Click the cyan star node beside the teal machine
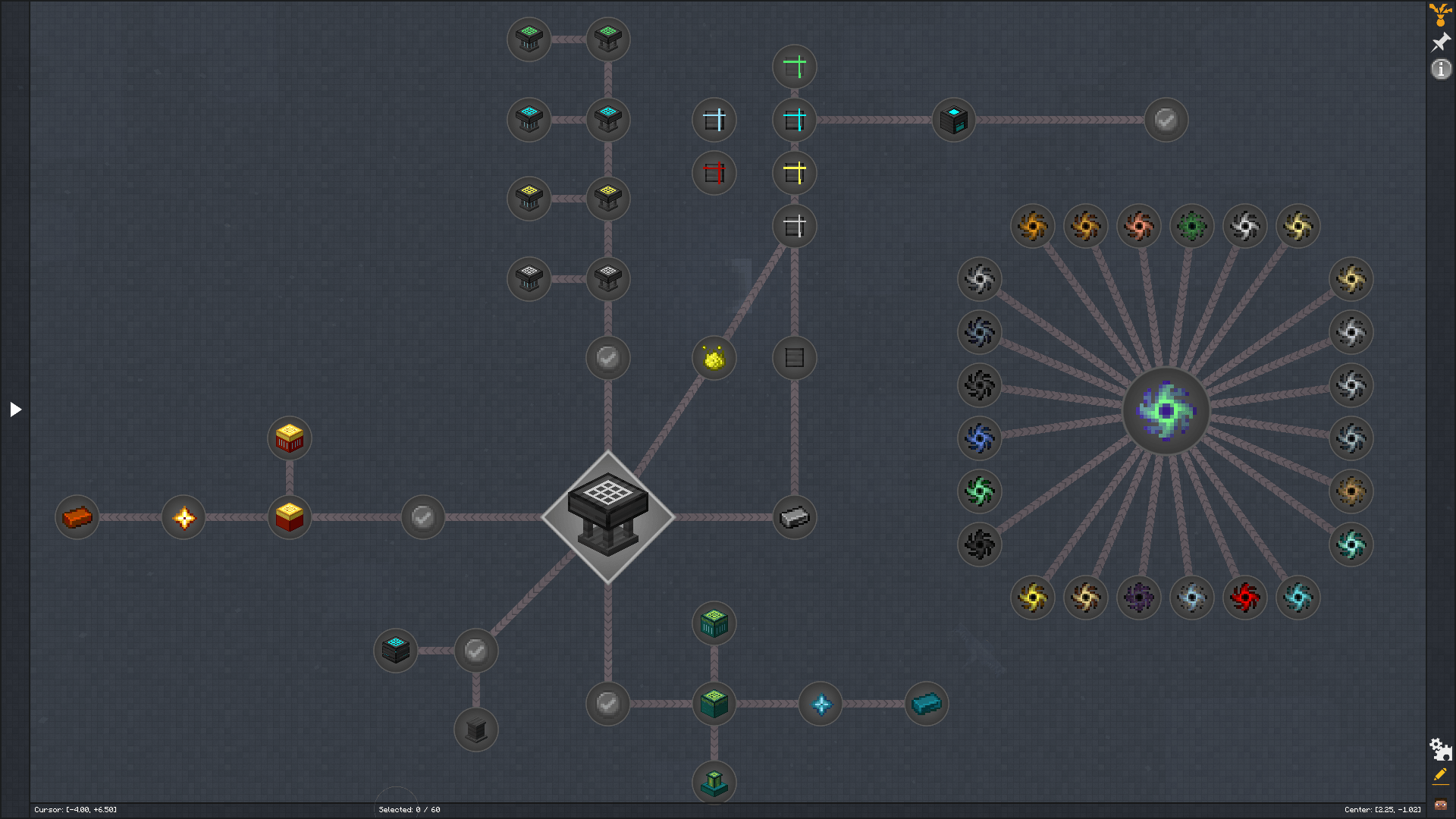 (821, 703)
